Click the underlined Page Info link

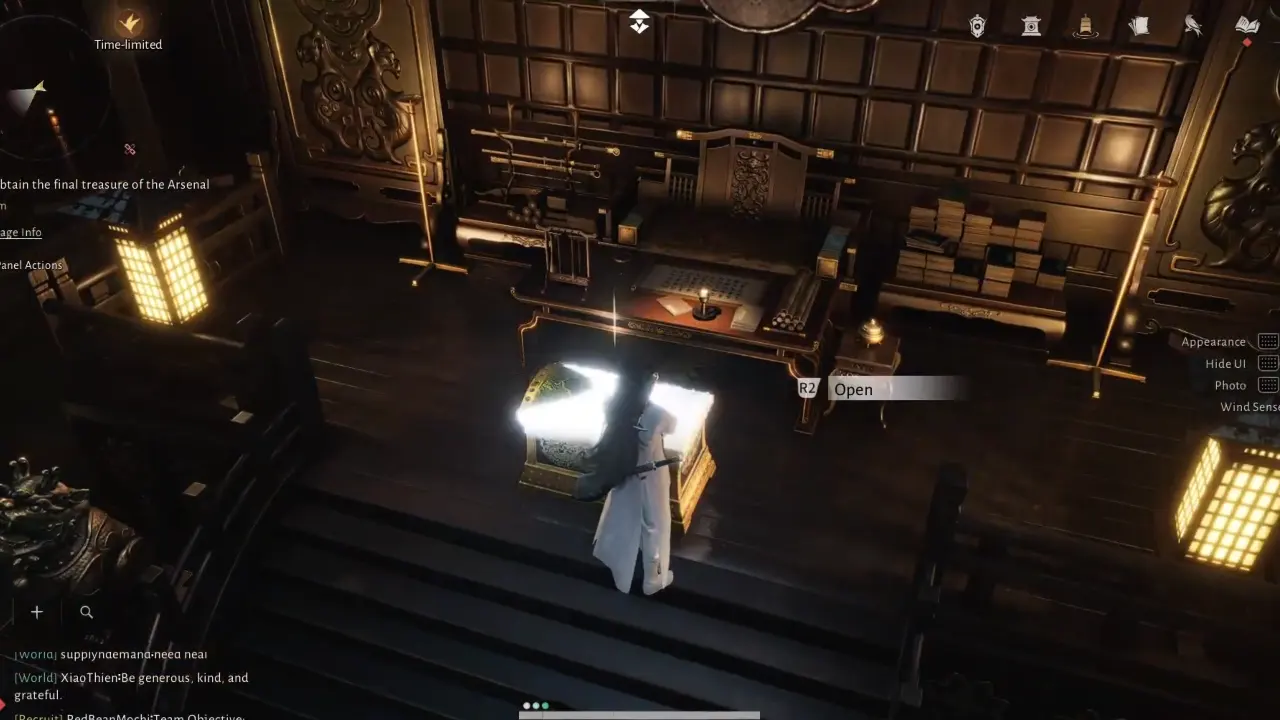coord(21,232)
